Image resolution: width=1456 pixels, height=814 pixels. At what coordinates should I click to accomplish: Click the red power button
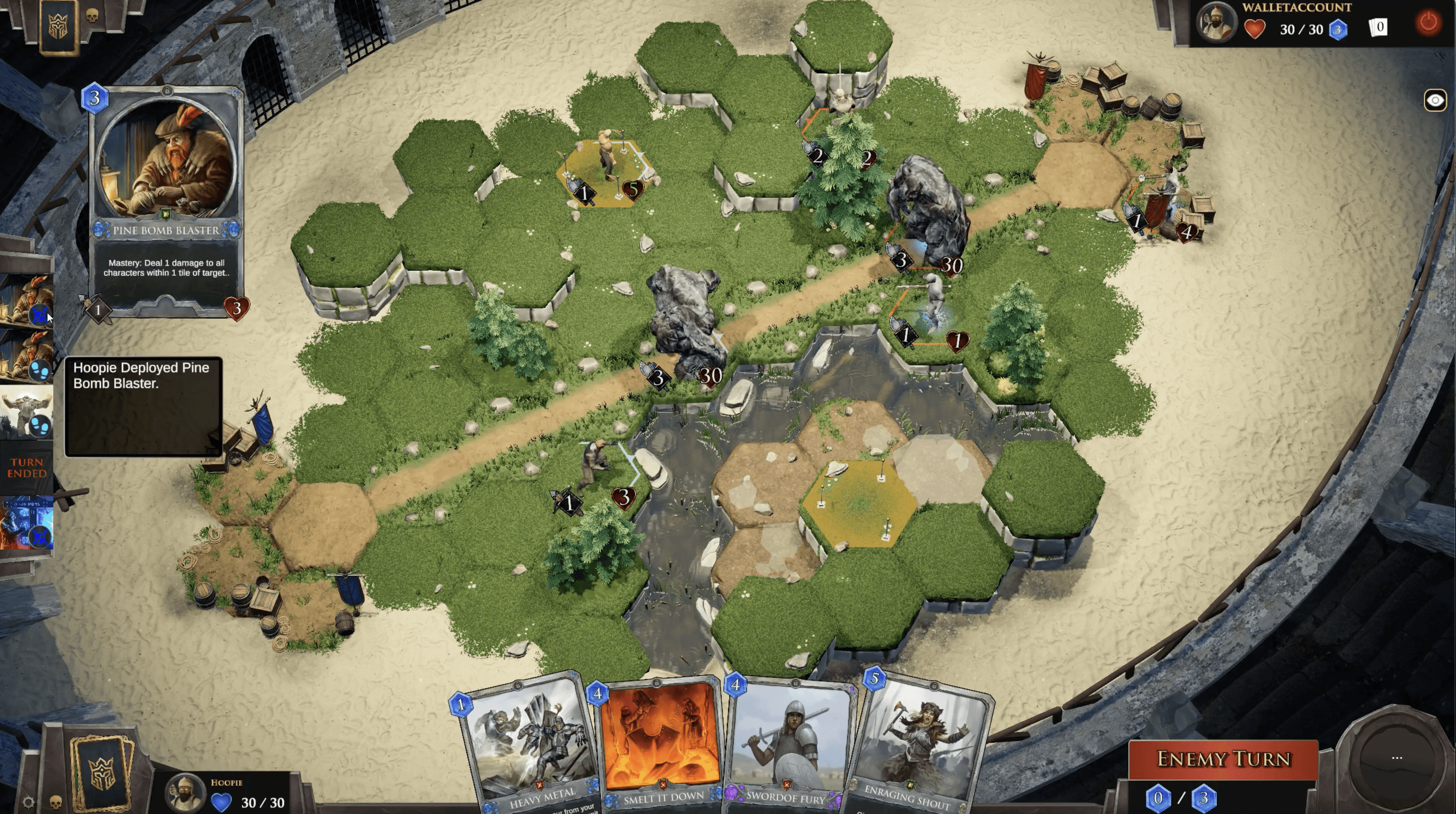1428,23
